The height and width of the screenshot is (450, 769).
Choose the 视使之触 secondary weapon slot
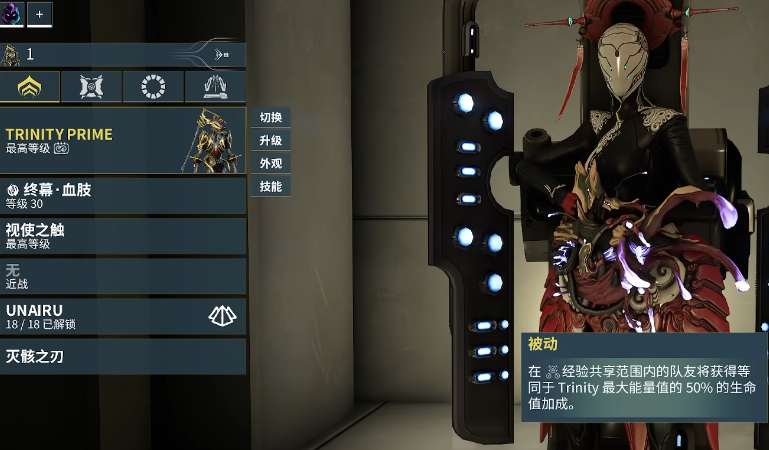122,236
